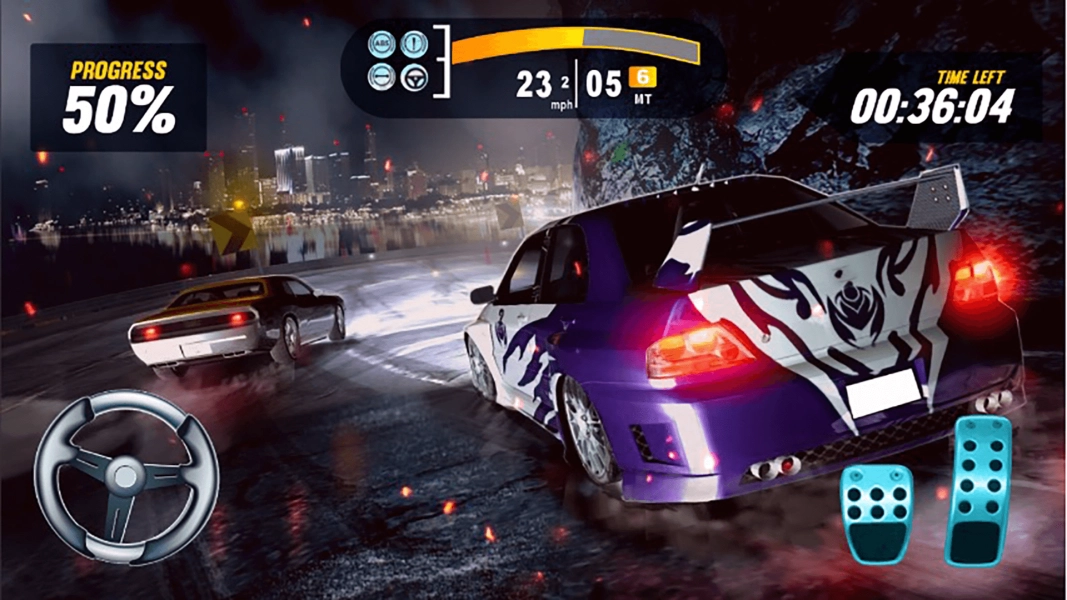Toggle the exclamation mark warning icon
Viewport: 1067px width, 600px height.
pyautogui.click(x=413, y=44)
